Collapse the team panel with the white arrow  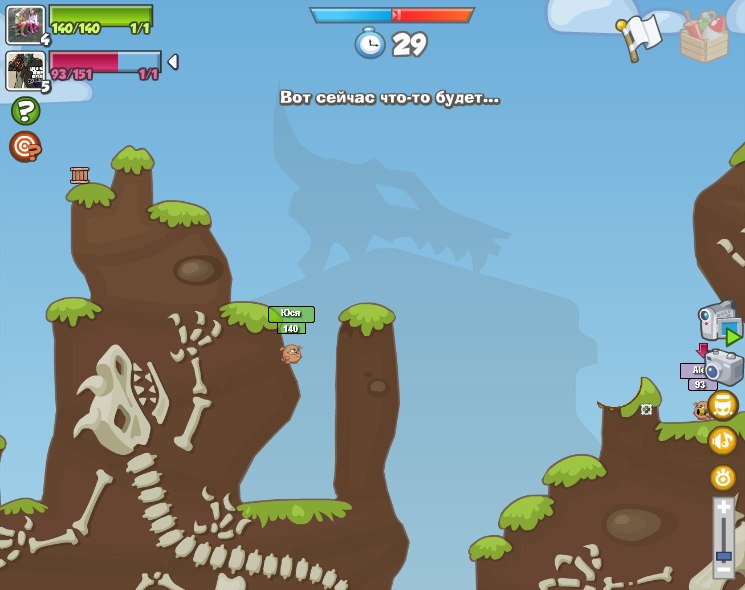(172, 62)
